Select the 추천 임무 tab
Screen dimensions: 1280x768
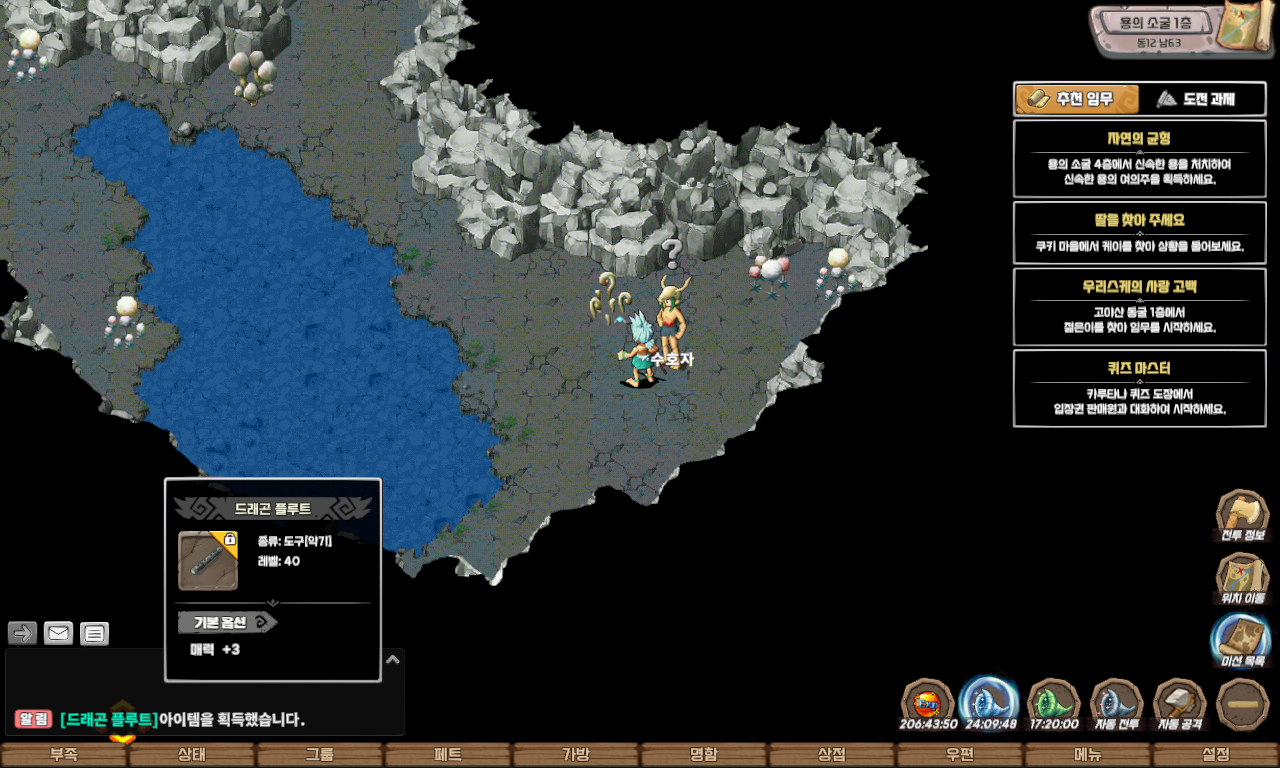tap(1078, 99)
